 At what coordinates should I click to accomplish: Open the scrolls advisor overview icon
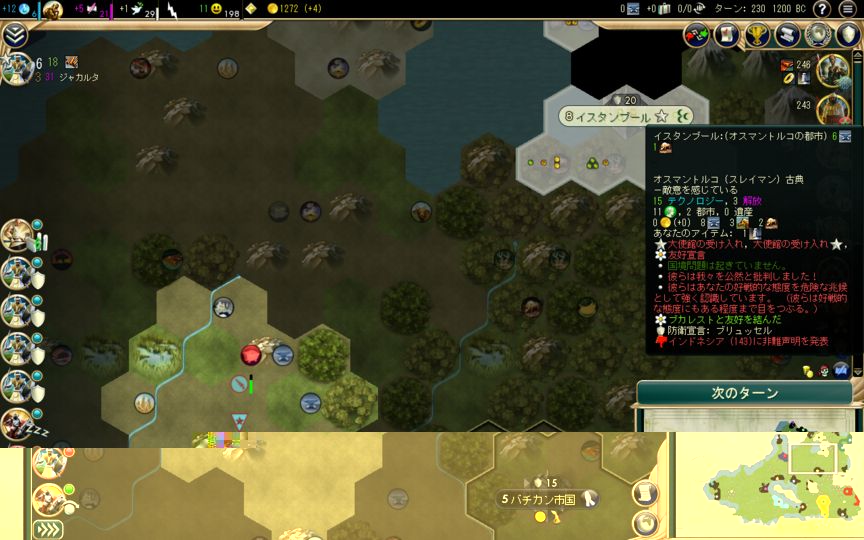click(x=787, y=35)
